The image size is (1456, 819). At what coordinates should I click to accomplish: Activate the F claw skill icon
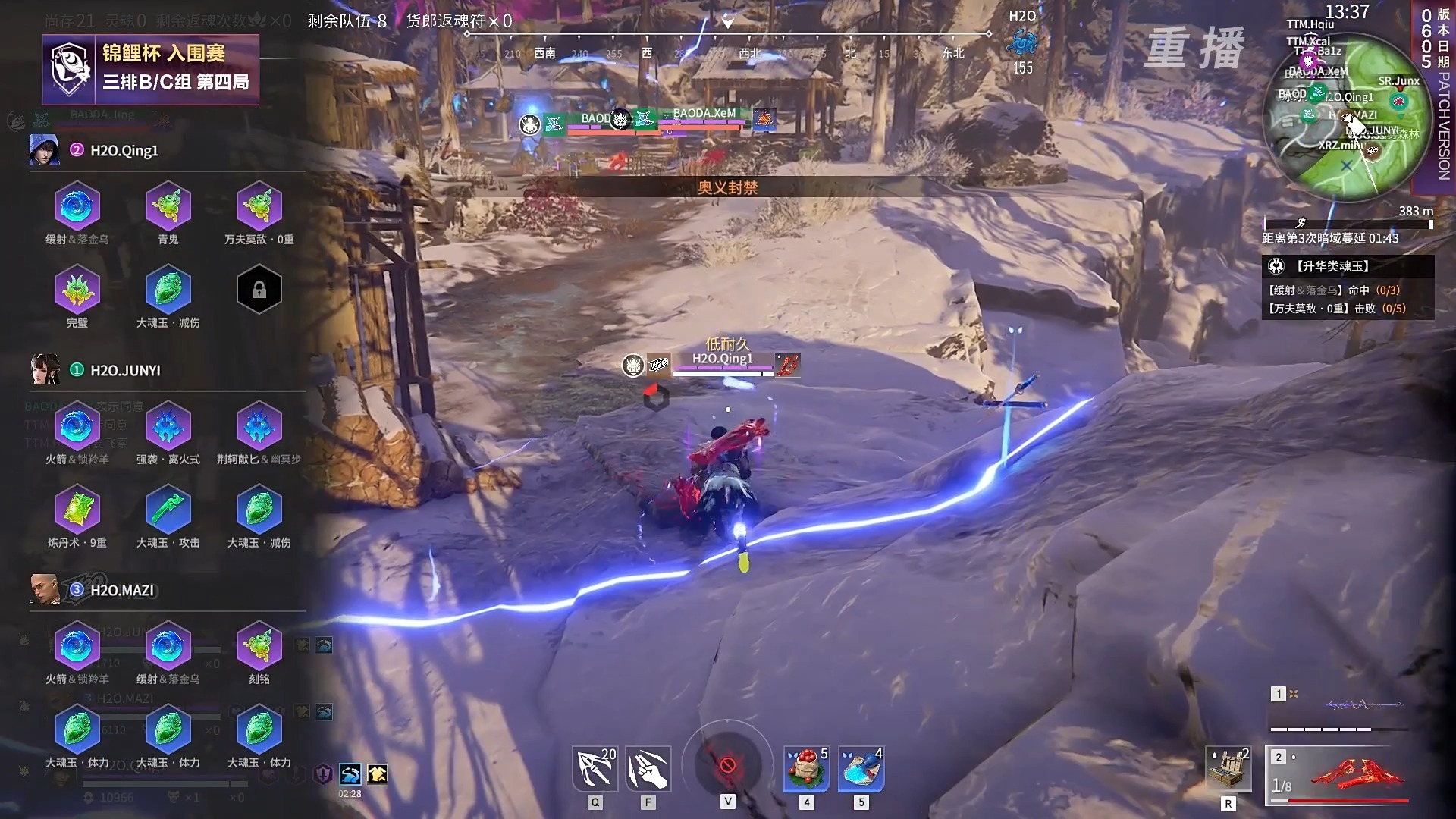click(x=648, y=769)
